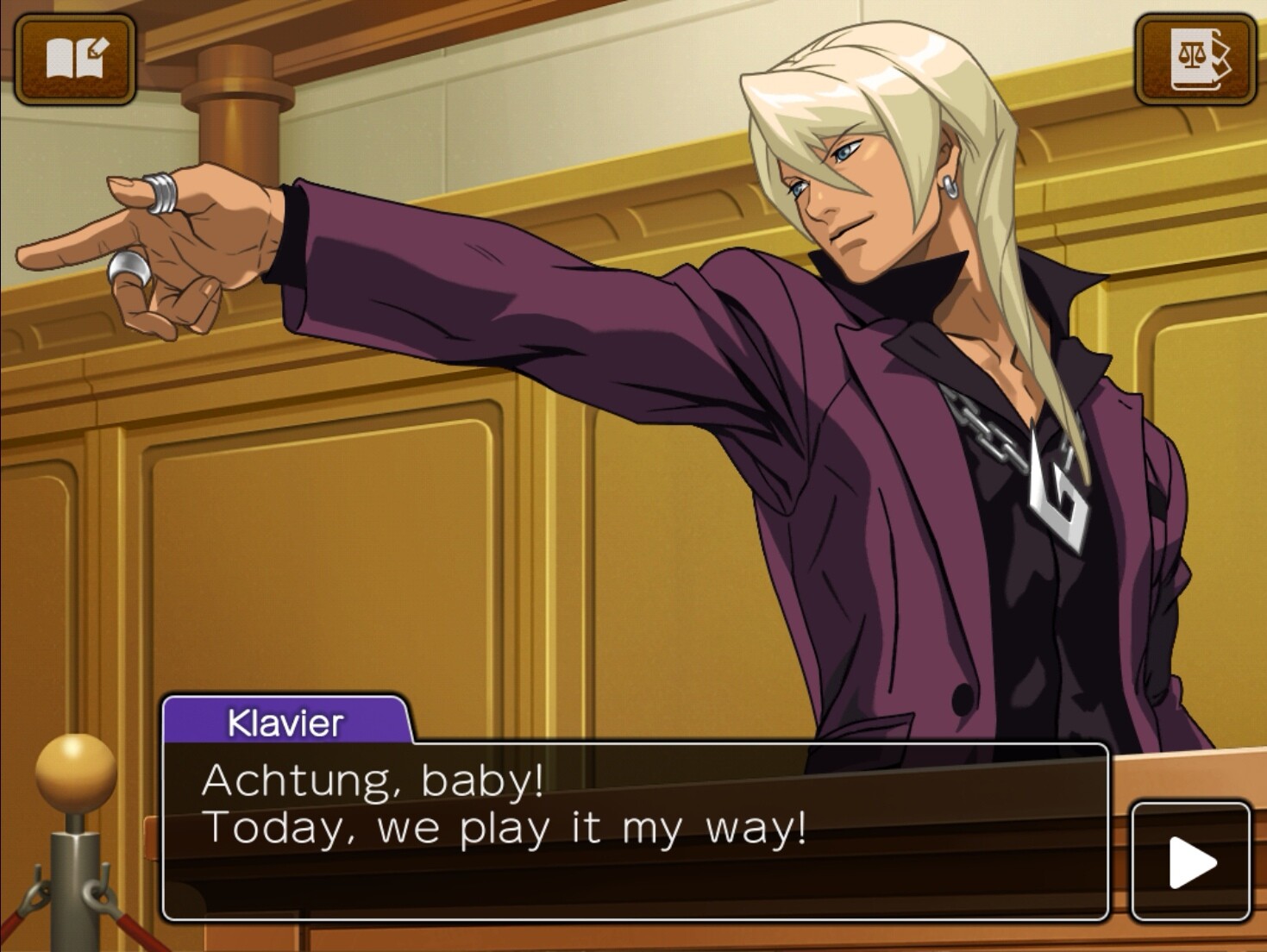
Task: Advance dialogue with the arrow button
Action: tap(1190, 861)
